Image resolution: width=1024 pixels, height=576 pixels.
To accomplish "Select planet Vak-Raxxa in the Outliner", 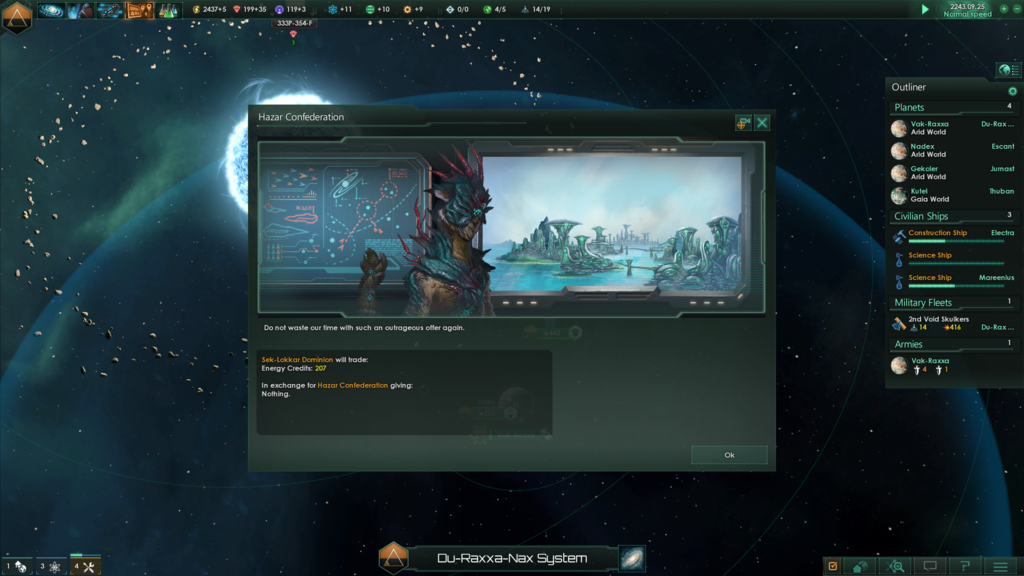I will 930,128.
